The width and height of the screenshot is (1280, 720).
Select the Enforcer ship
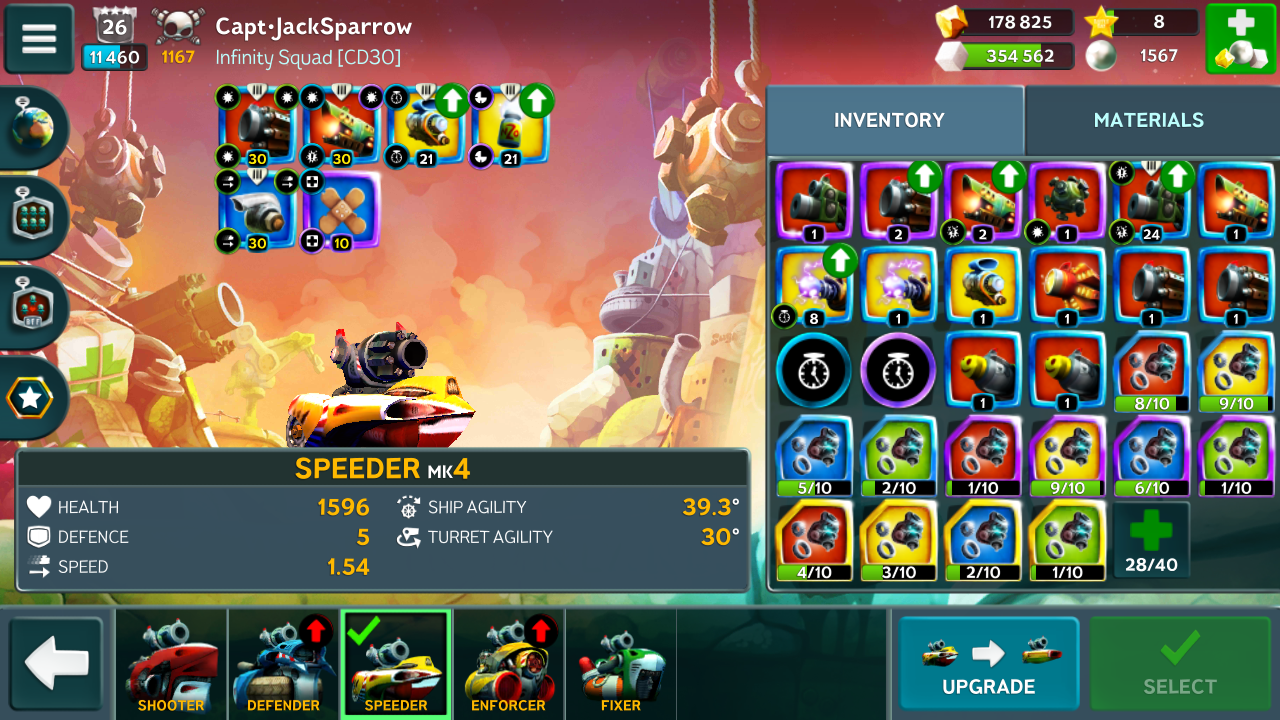coord(508,664)
